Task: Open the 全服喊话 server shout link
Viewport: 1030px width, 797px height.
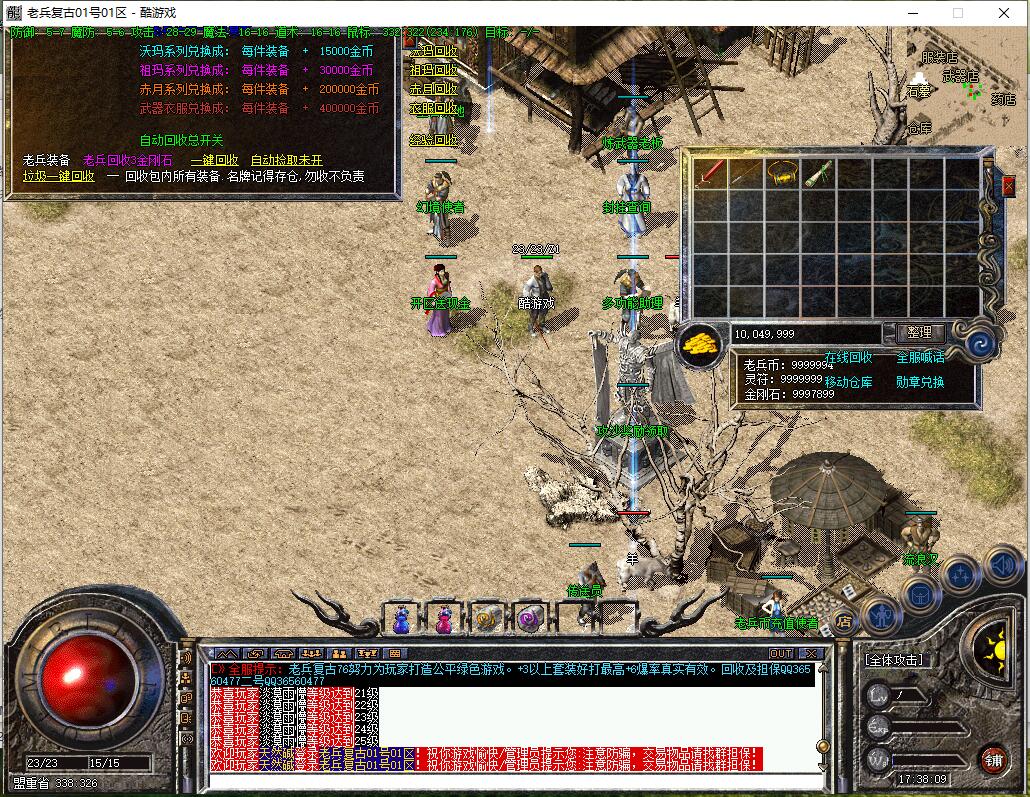Action: [920, 357]
